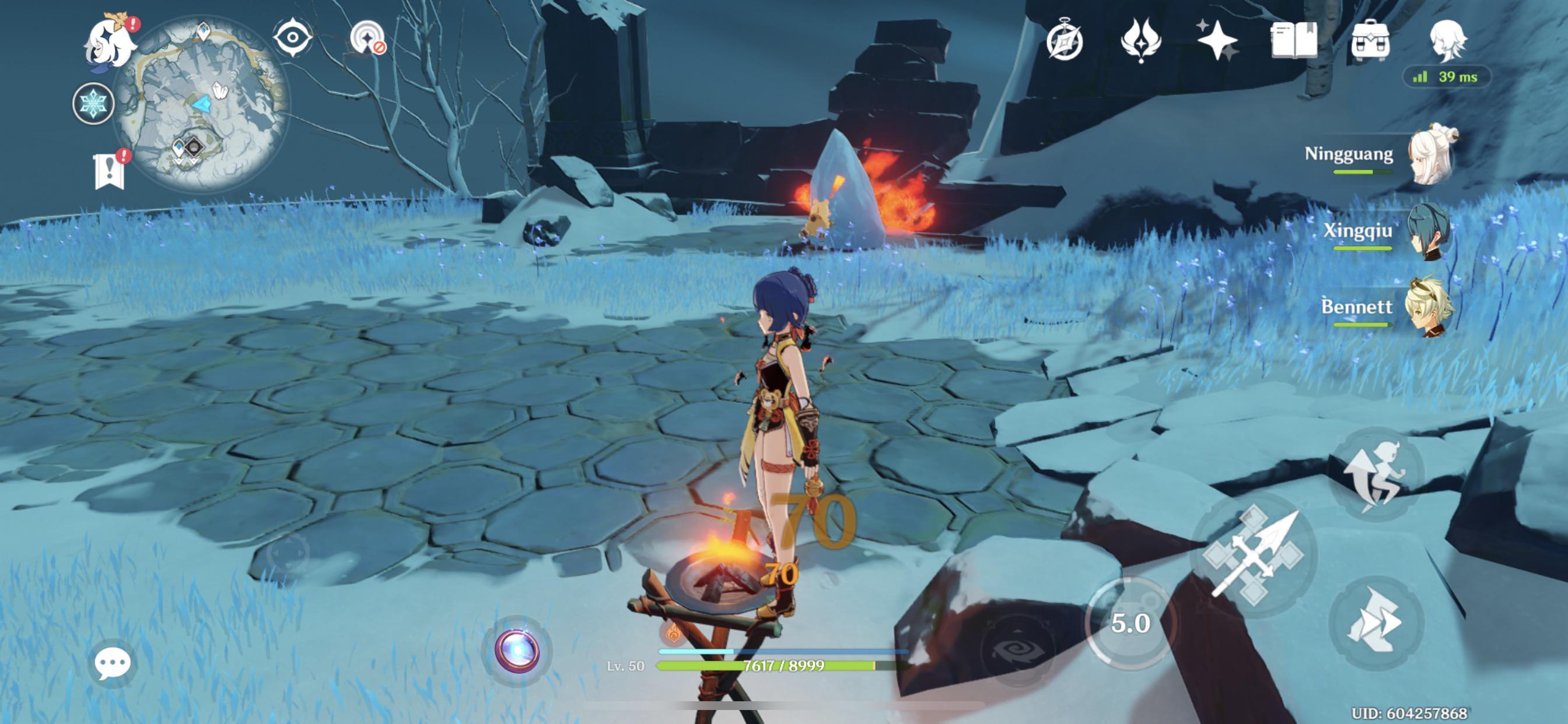1568x724 pixels.
Task: Tap the sprint dash button
Action: click(1375, 622)
